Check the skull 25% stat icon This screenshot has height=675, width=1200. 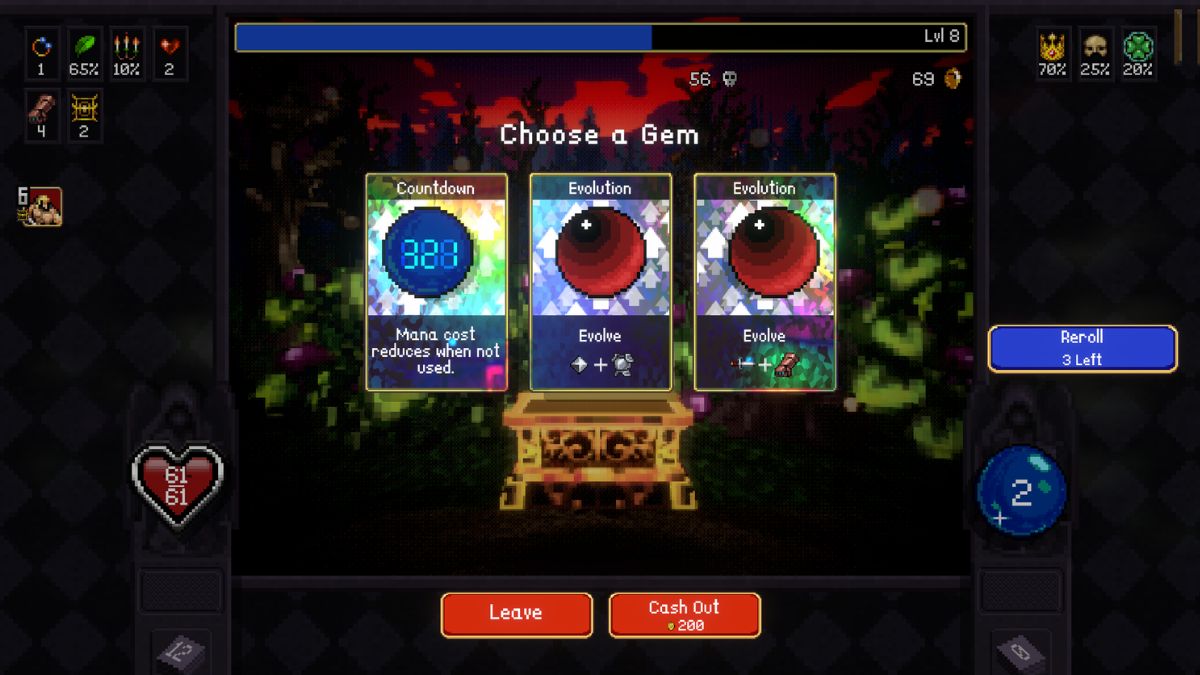coord(1095,48)
